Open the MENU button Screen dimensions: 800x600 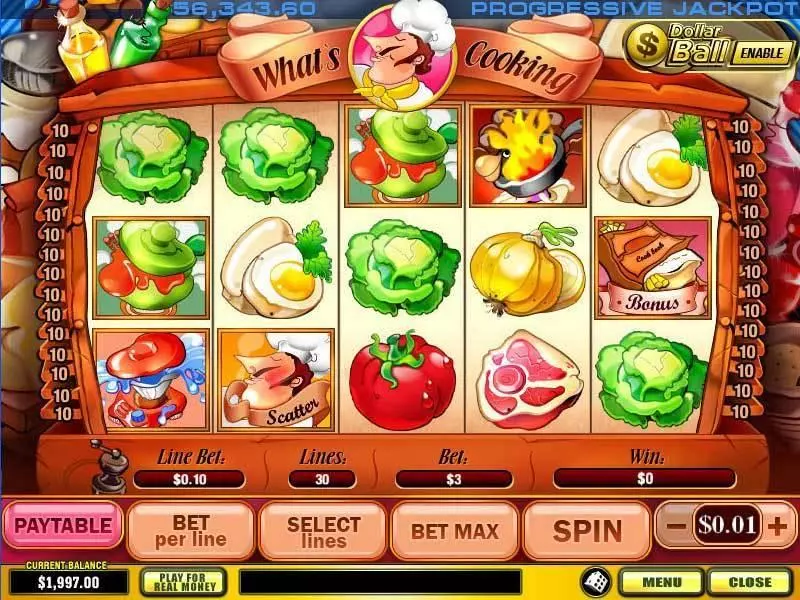[x=662, y=581]
